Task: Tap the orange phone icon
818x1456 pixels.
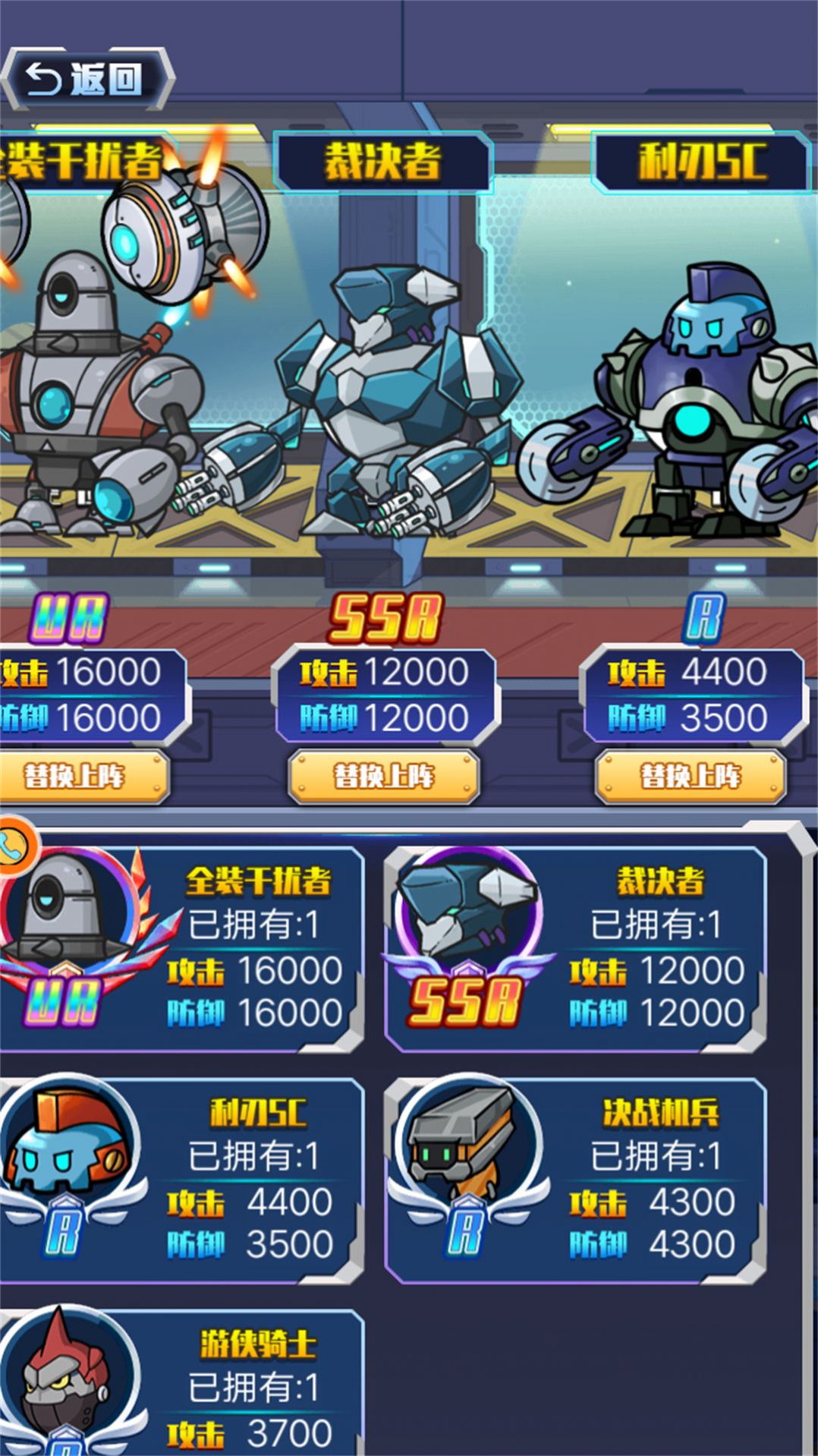Action: tap(15, 846)
